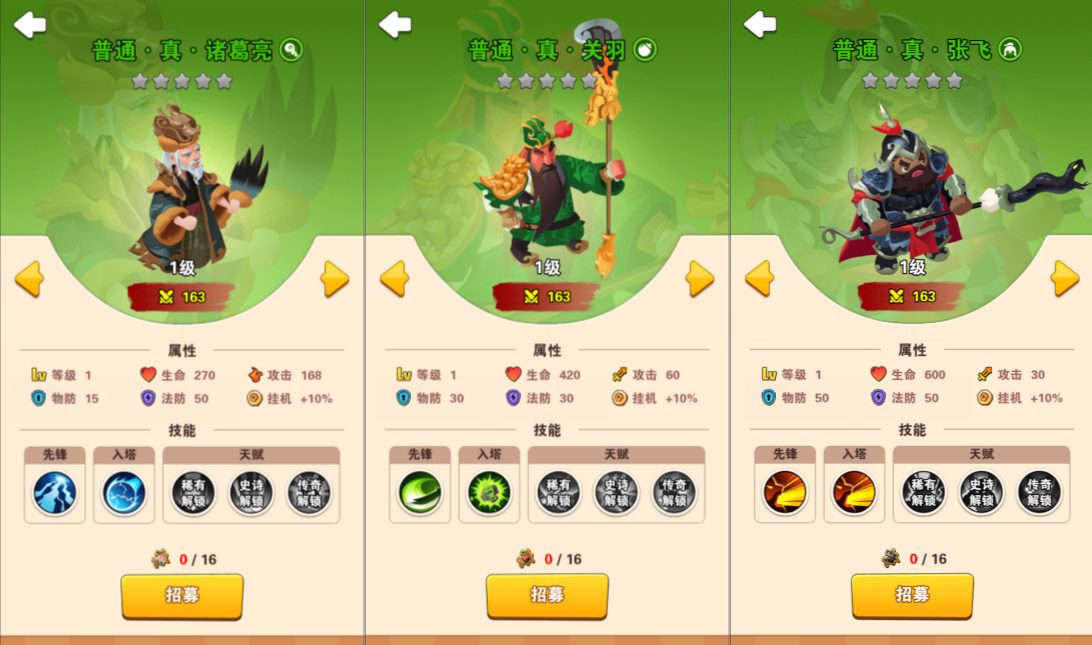Click the back arrow above Guan Yu
1092x645 pixels.
(x=395, y=25)
